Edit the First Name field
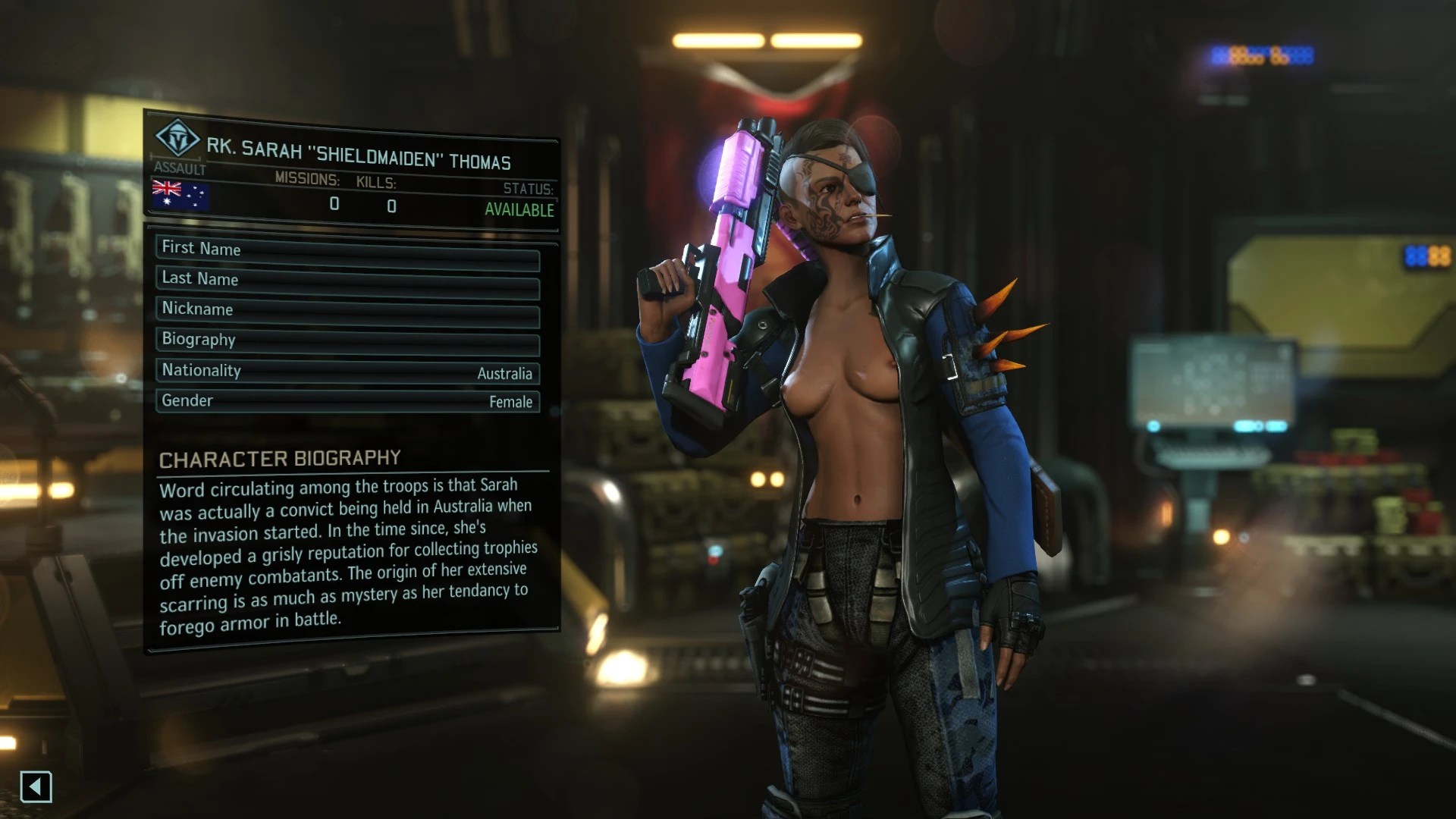The image size is (1456, 819). pyautogui.click(x=347, y=251)
